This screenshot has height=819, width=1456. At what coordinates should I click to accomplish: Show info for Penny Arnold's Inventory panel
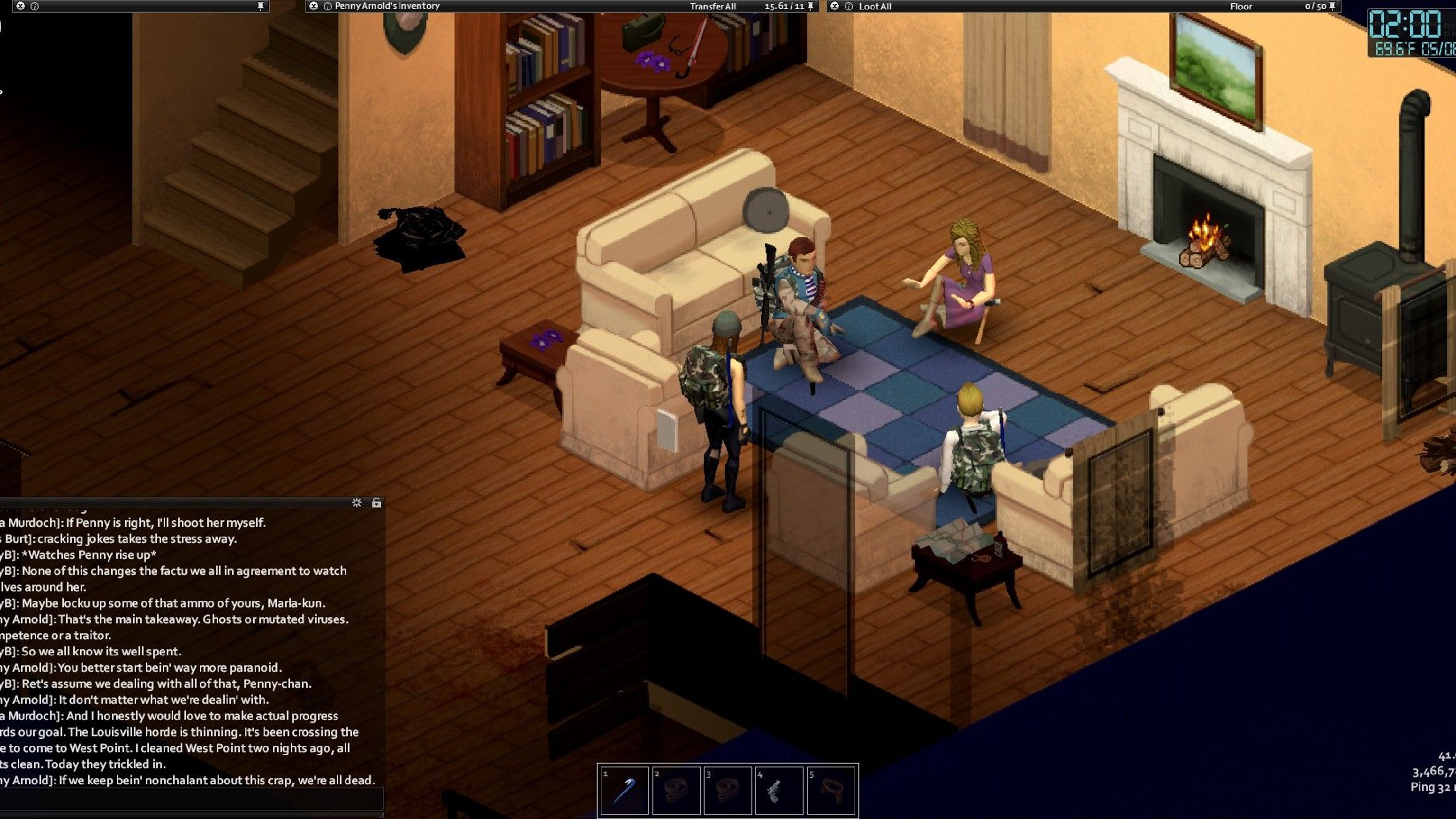(x=327, y=6)
